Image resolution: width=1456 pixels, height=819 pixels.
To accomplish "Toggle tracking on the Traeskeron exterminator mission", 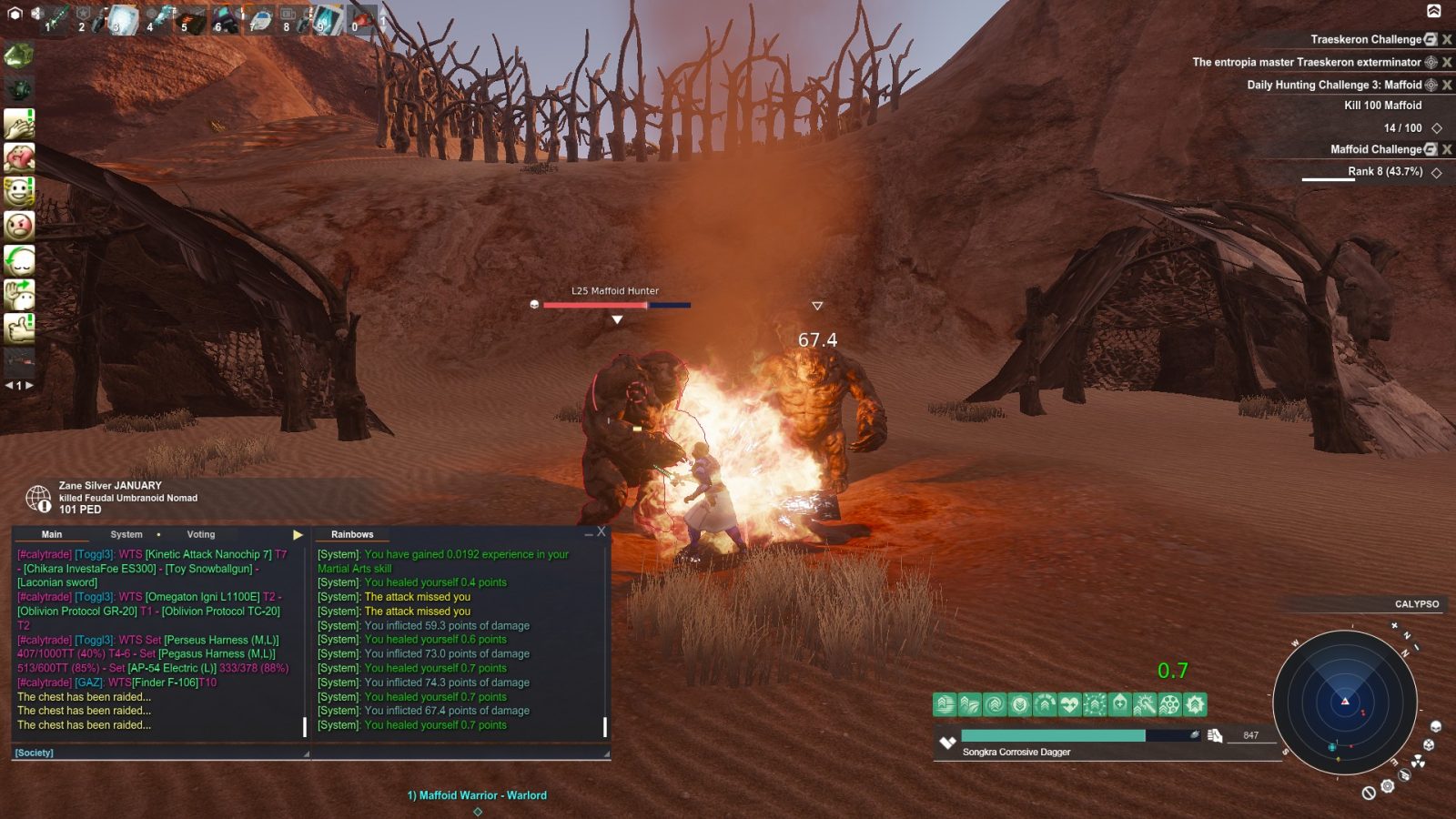I will pos(1431,62).
